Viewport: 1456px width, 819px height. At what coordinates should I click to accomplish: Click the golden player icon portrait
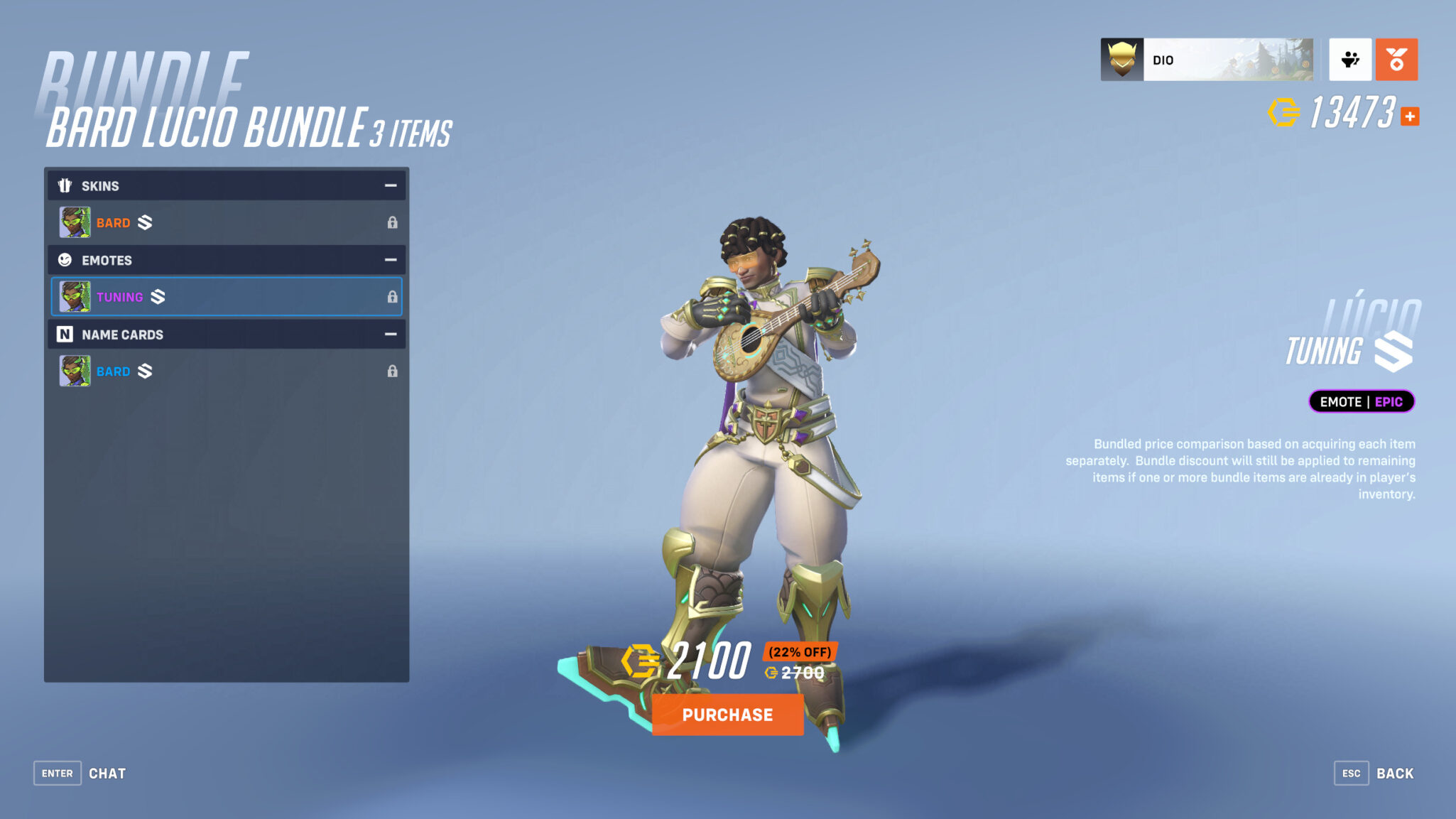tap(1122, 60)
